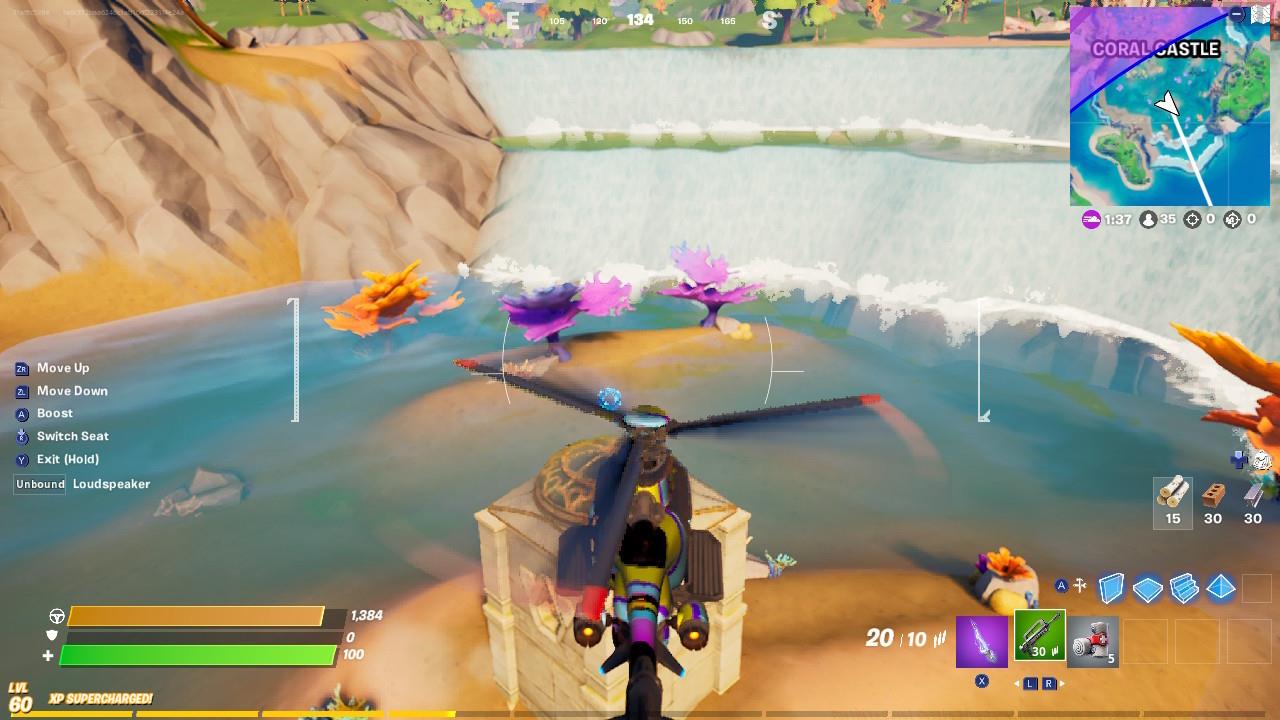Select the brick resource icon showing 30

click(x=1213, y=498)
